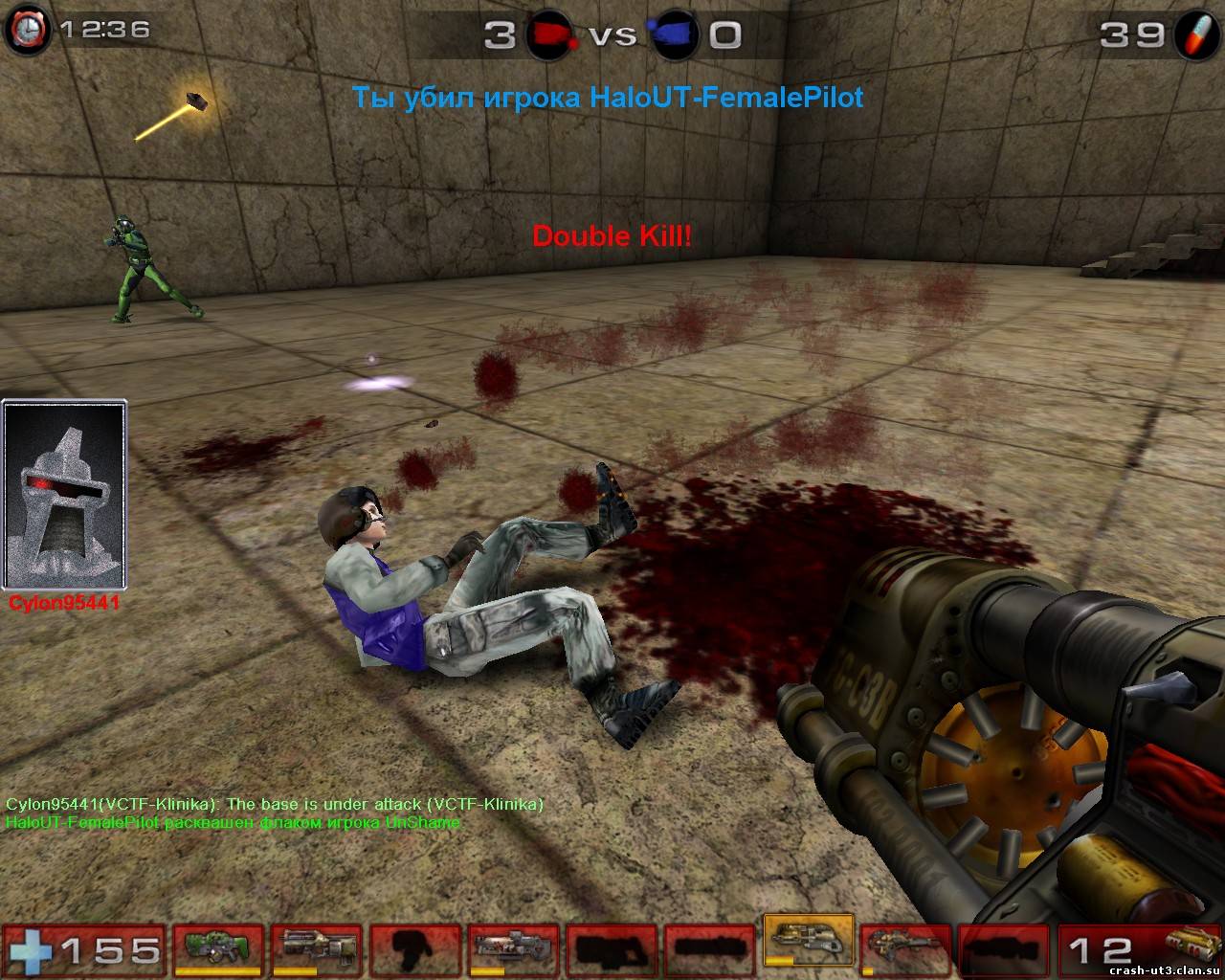The height and width of the screenshot is (980, 1225).
Task: Click the blue health cross icon
Action: (x=31, y=949)
